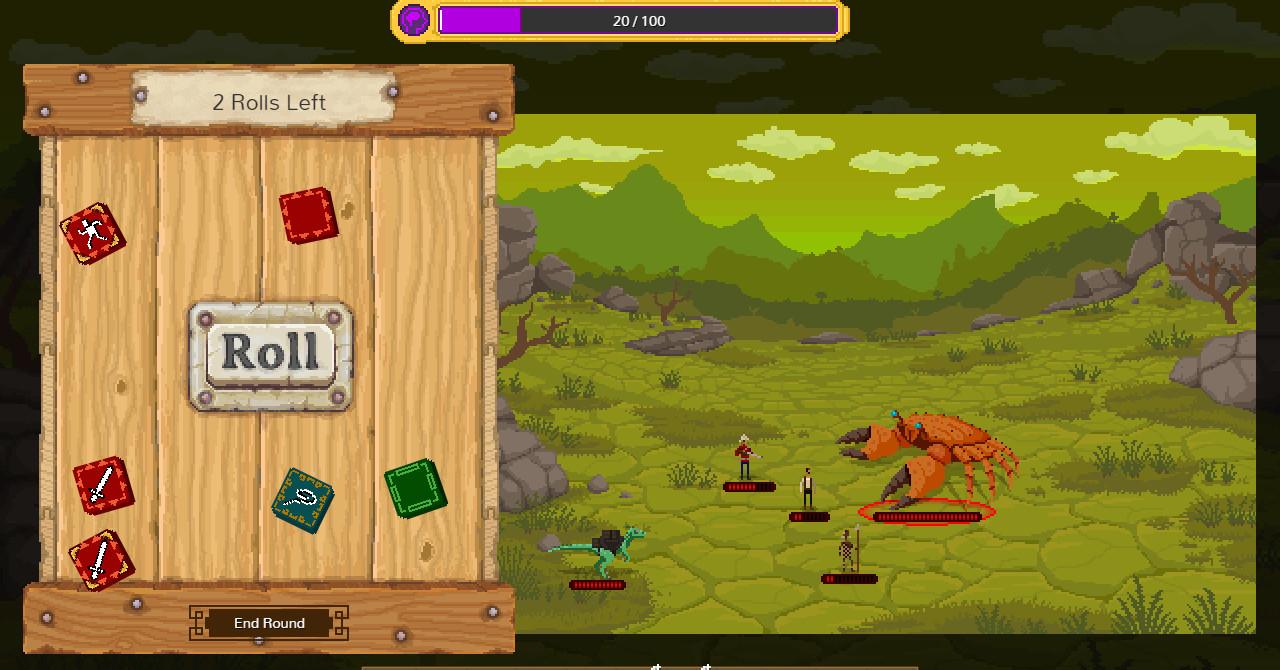Viewport: 1280px width, 670px height.
Task: Select the red die showing a running figure
Action: pyautogui.click(x=93, y=234)
